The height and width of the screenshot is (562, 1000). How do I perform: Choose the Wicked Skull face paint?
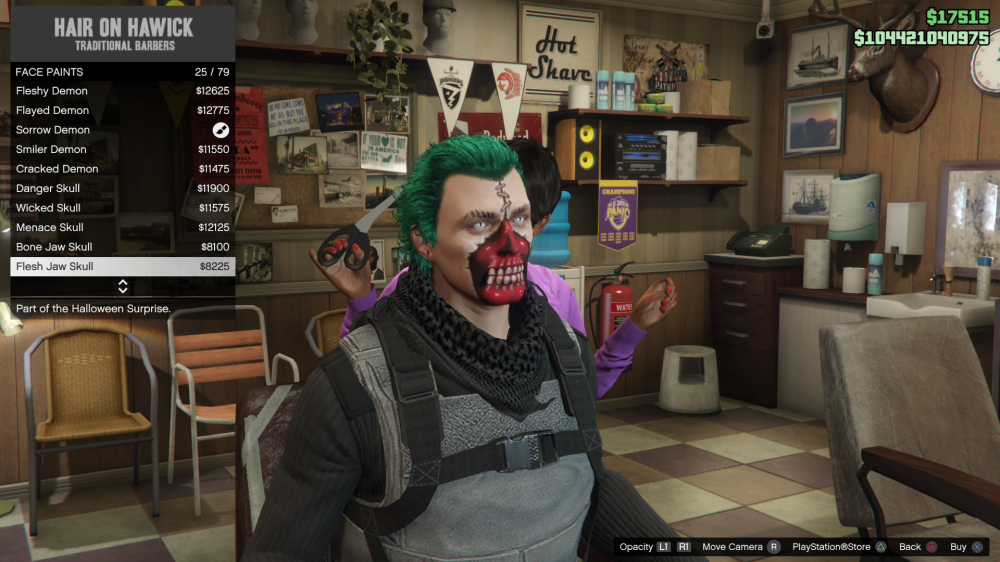(122, 208)
